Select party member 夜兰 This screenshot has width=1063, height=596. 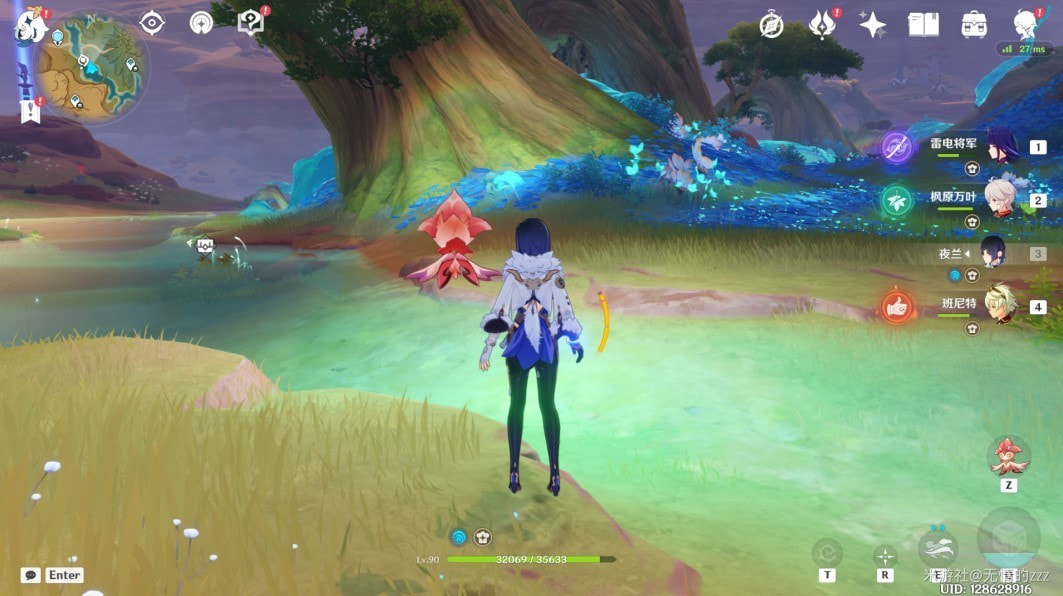coord(994,253)
